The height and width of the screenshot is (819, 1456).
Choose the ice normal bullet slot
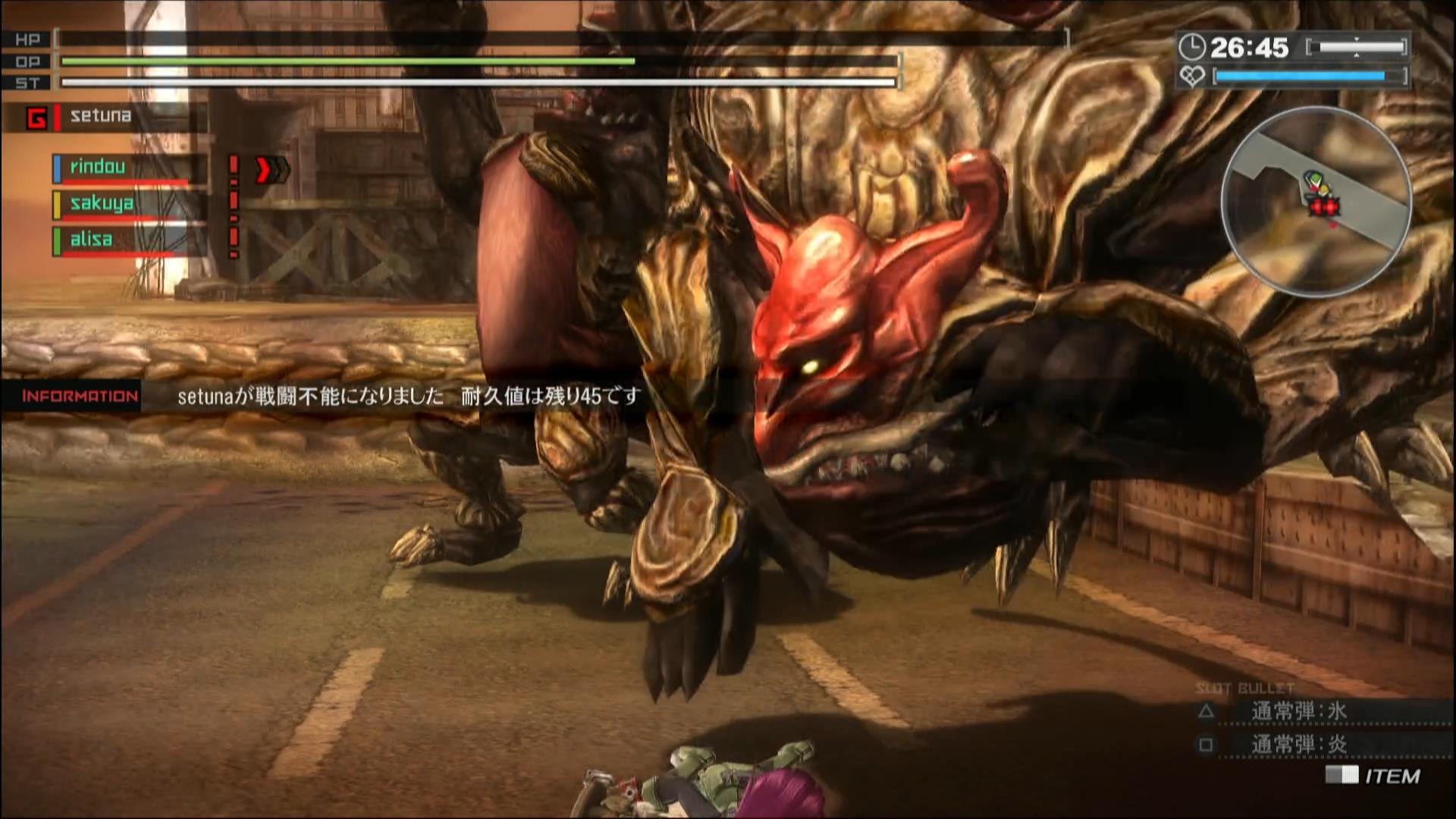pyautogui.click(x=1298, y=711)
